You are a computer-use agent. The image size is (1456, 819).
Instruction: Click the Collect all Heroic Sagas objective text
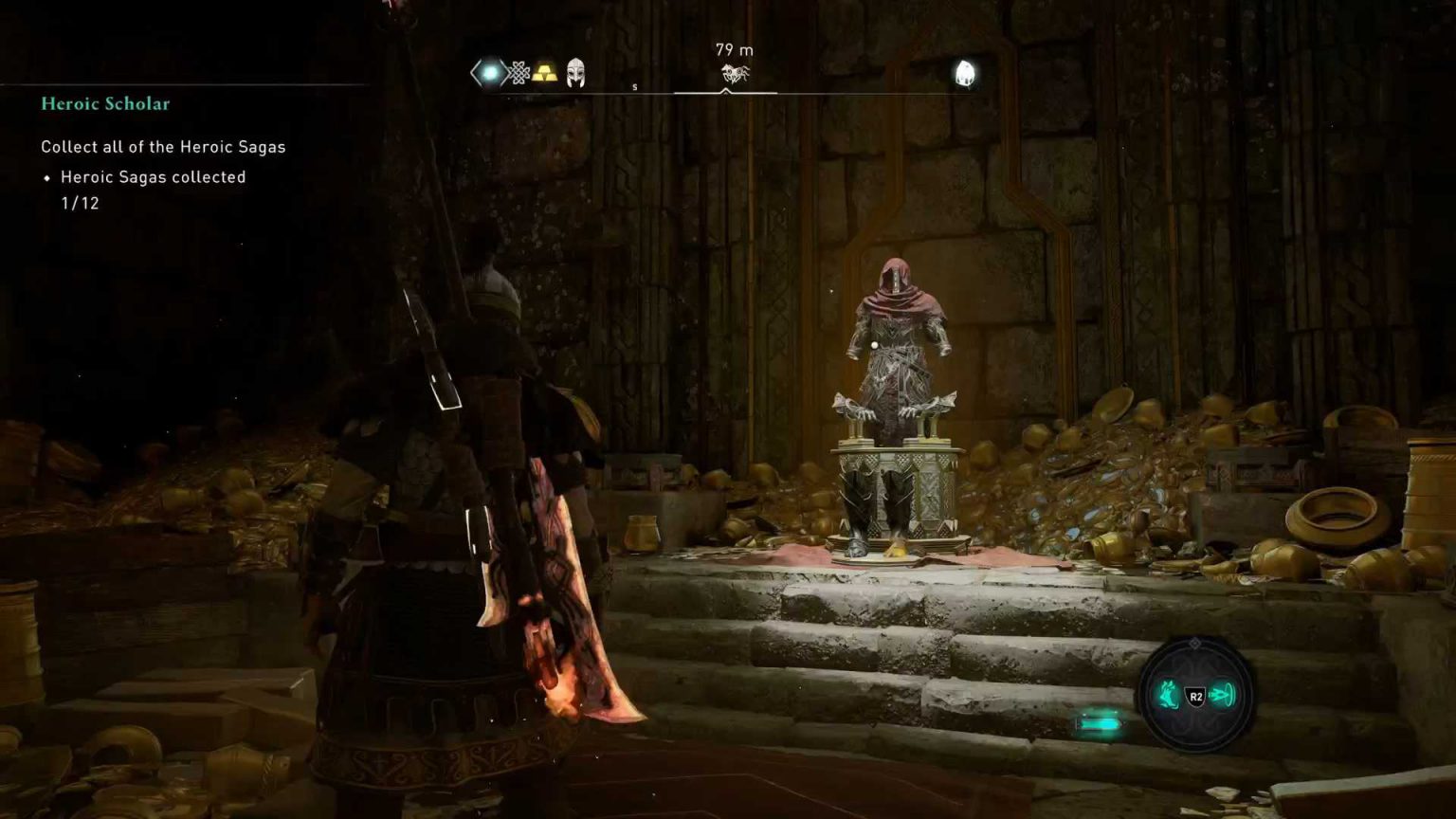pos(163,147)
